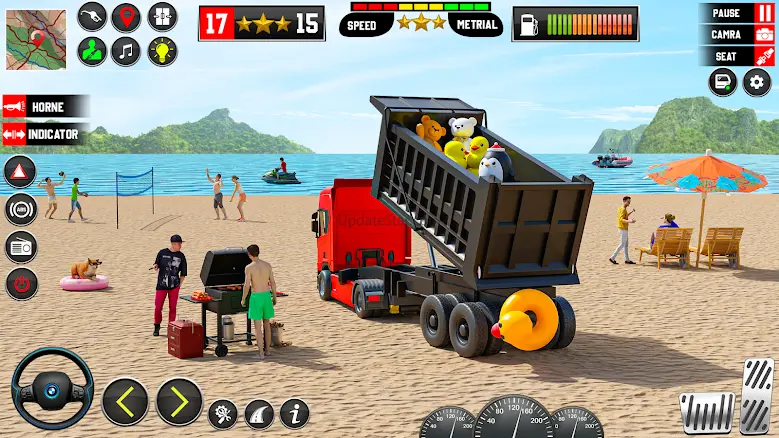Turn on the lightbulb headlights button
The width and height of the screenshot is (779, 438).
tap(162, 50)
